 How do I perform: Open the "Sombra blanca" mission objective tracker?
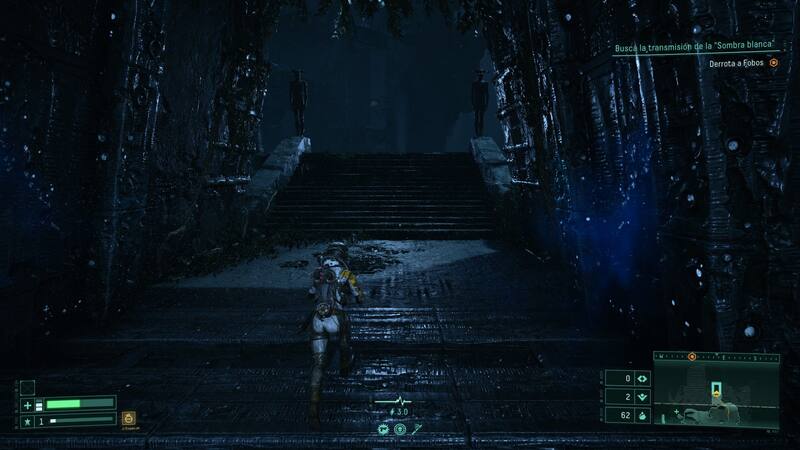(x=696, y=48)
